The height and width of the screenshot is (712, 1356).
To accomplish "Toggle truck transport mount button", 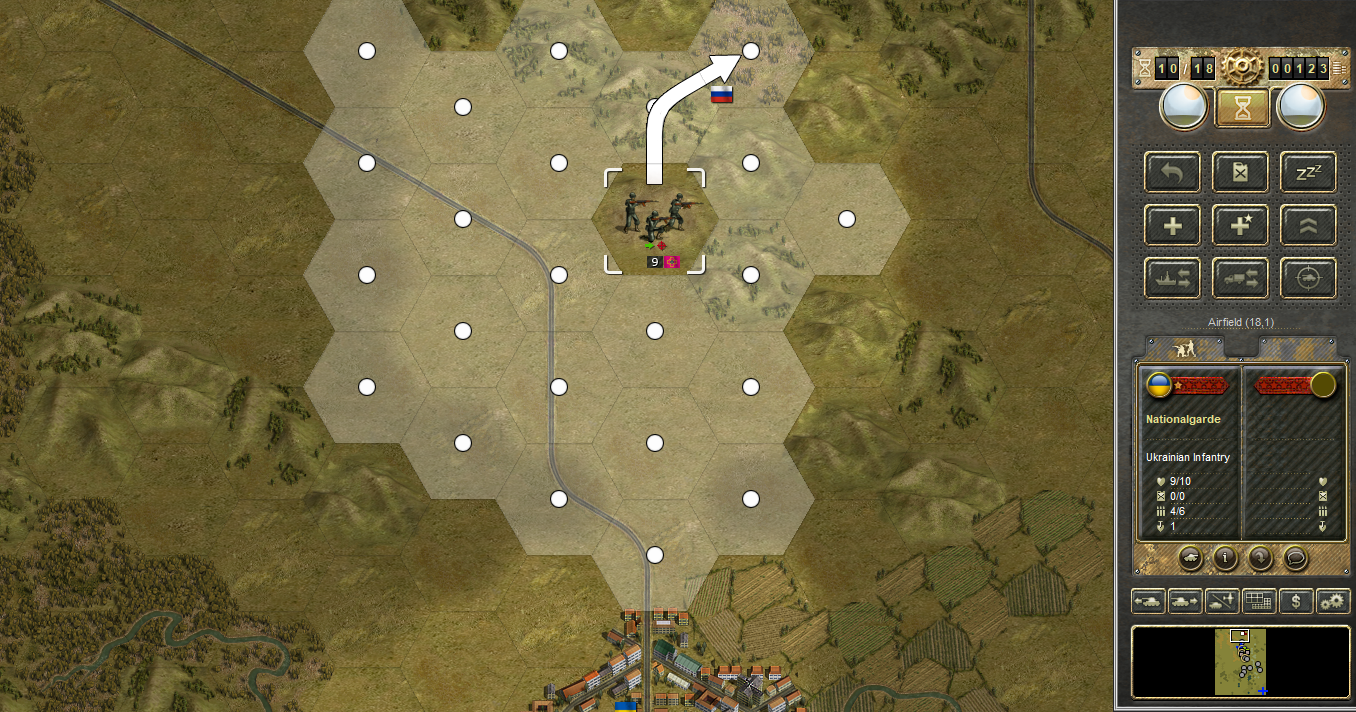I will (x=1241, y=279).
